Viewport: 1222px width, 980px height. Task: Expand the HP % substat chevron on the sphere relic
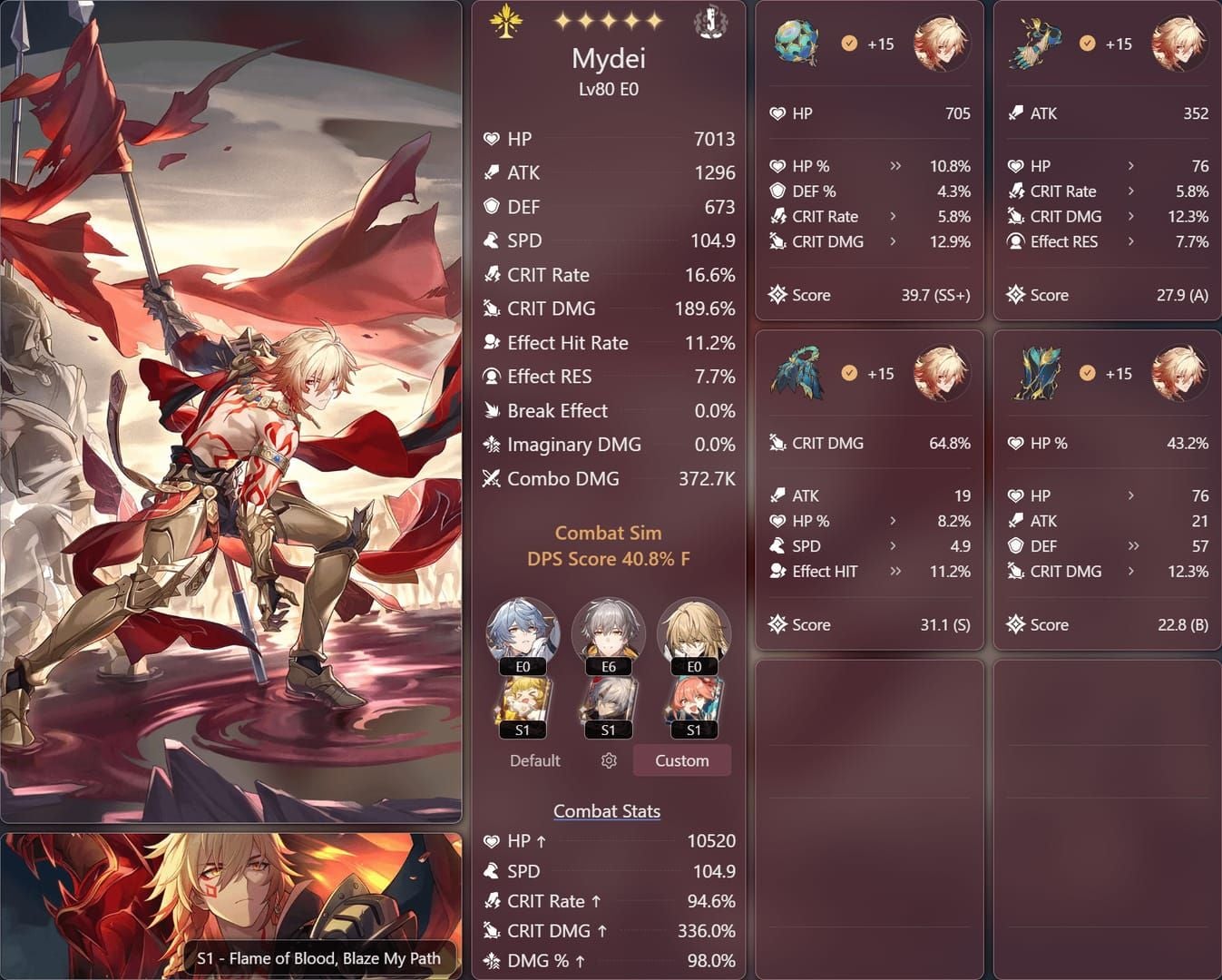click(x=895, y=165)
